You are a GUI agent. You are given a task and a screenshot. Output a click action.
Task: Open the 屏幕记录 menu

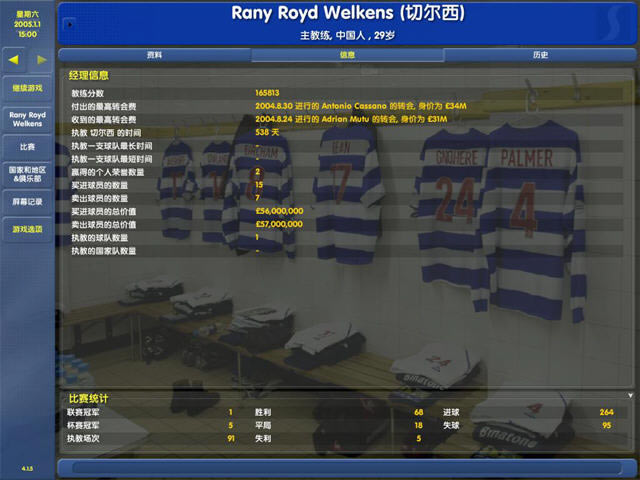pos(27,202)
